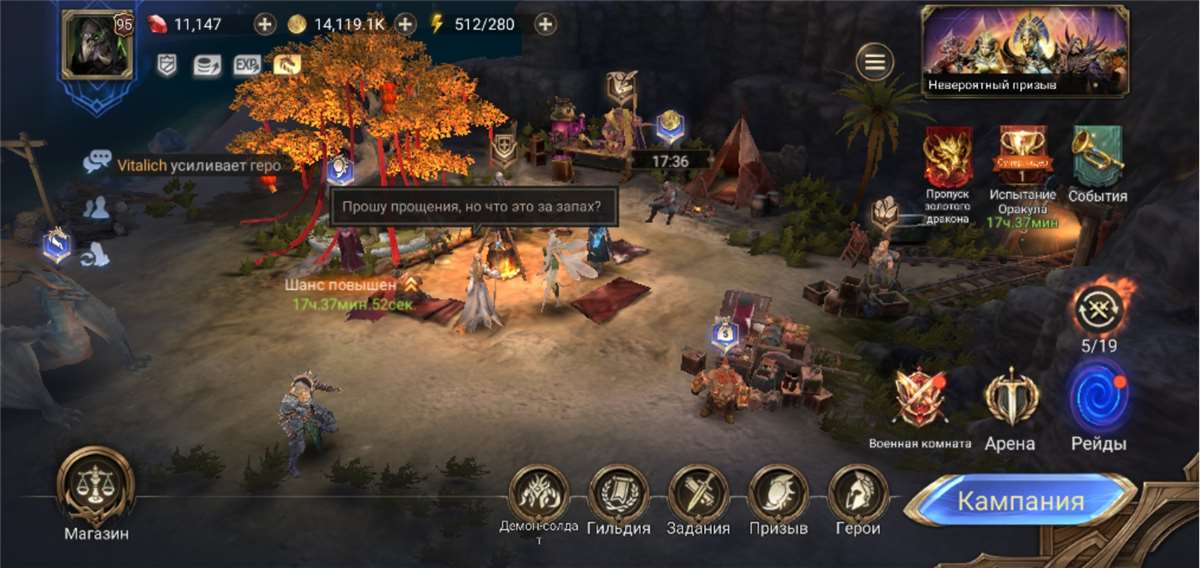The width and height of the screenshot is (1200, 568).
Task: Expand the round hamburger menu button
Action: [x=875, y=63]
